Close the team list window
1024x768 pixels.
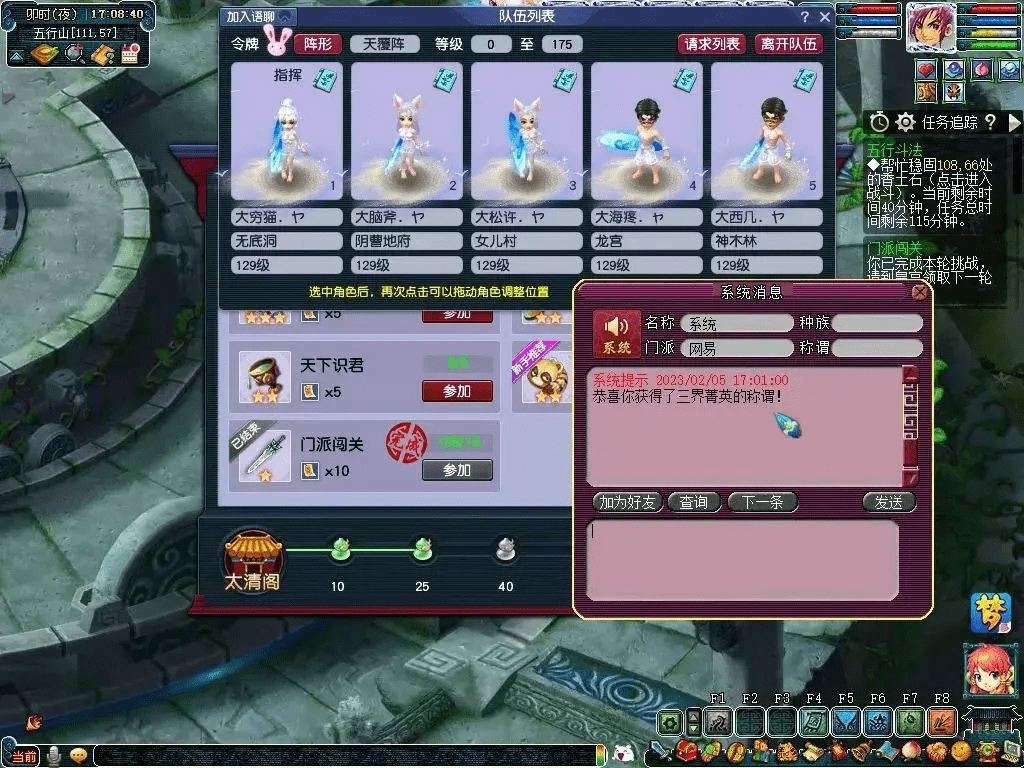825,17
